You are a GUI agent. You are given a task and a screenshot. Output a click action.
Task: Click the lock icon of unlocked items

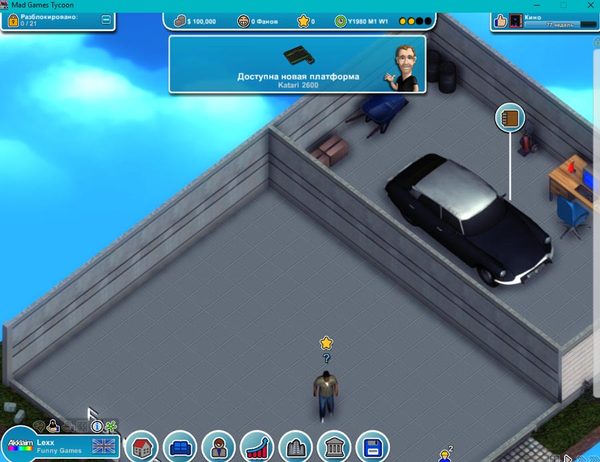[x=12, y=19]
